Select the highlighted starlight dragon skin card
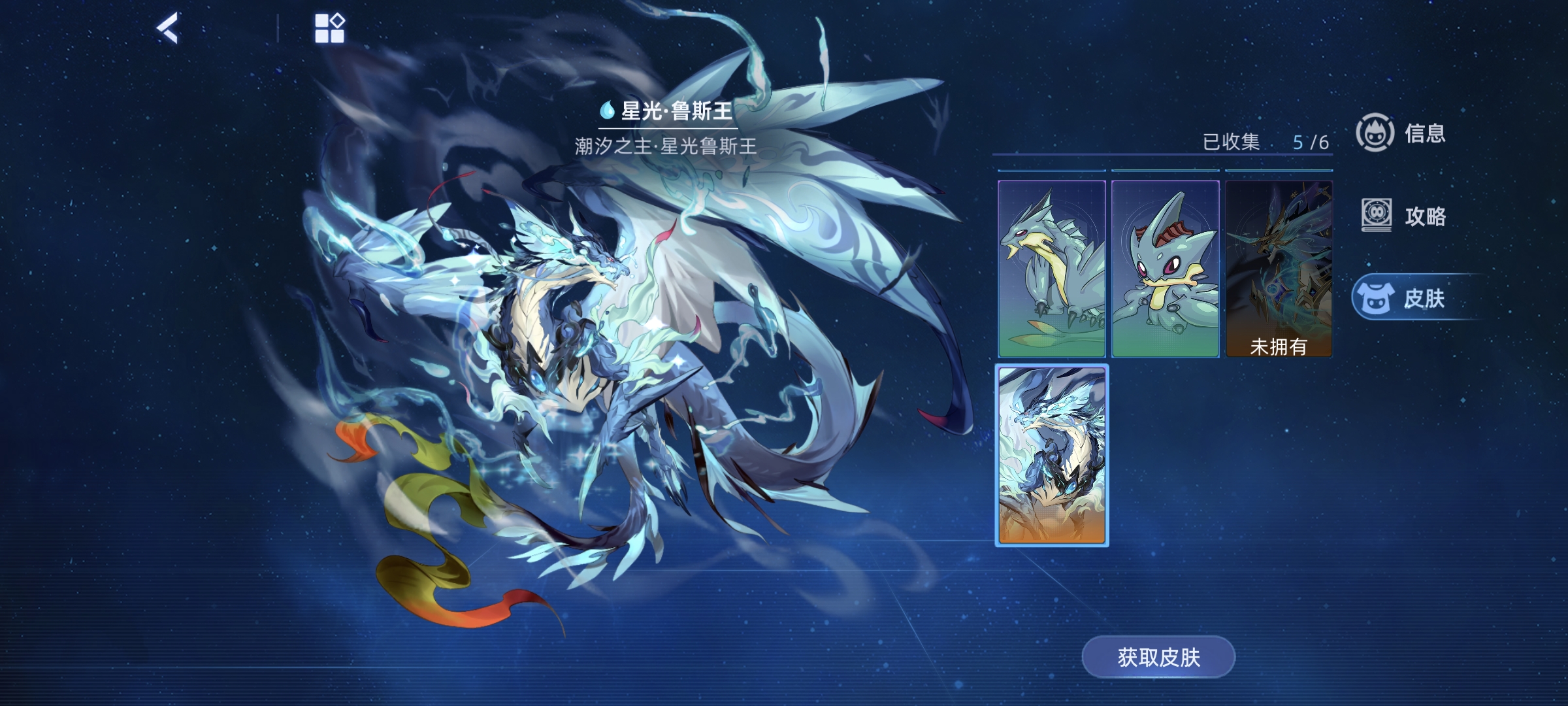The image size is (1568, 706). (1052, 455)
